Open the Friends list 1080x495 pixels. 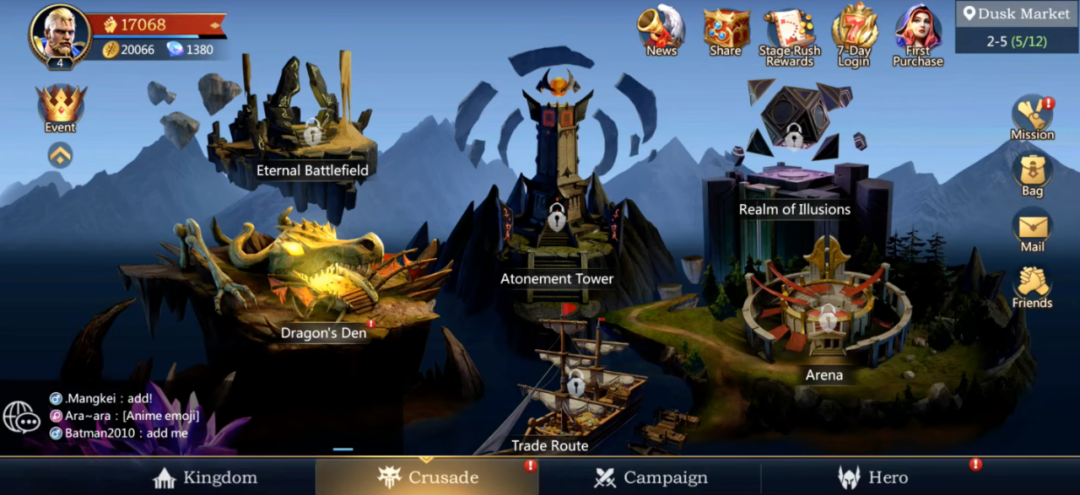[1032, 287]
